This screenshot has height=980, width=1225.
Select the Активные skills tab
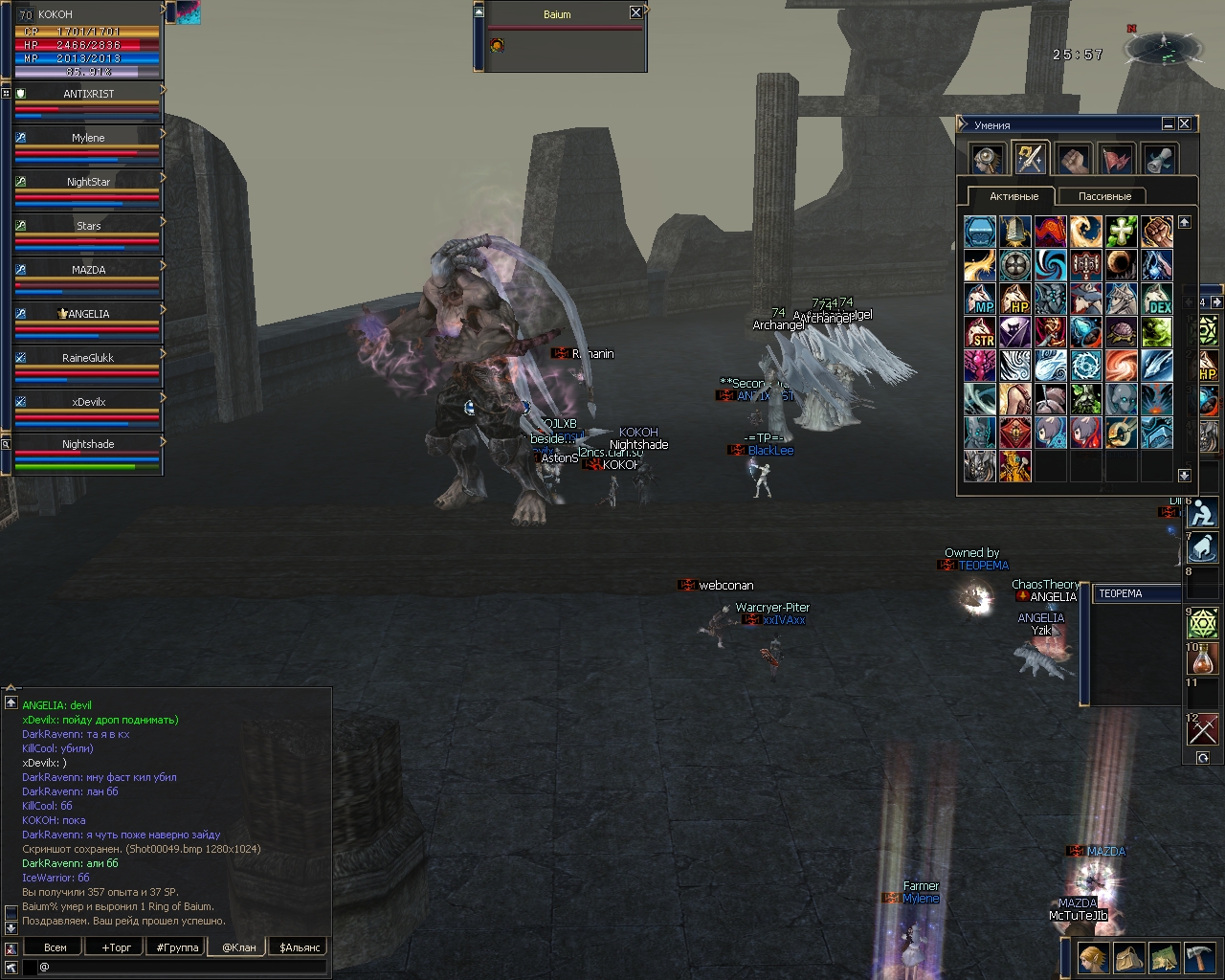click(x=1013, y=196)
